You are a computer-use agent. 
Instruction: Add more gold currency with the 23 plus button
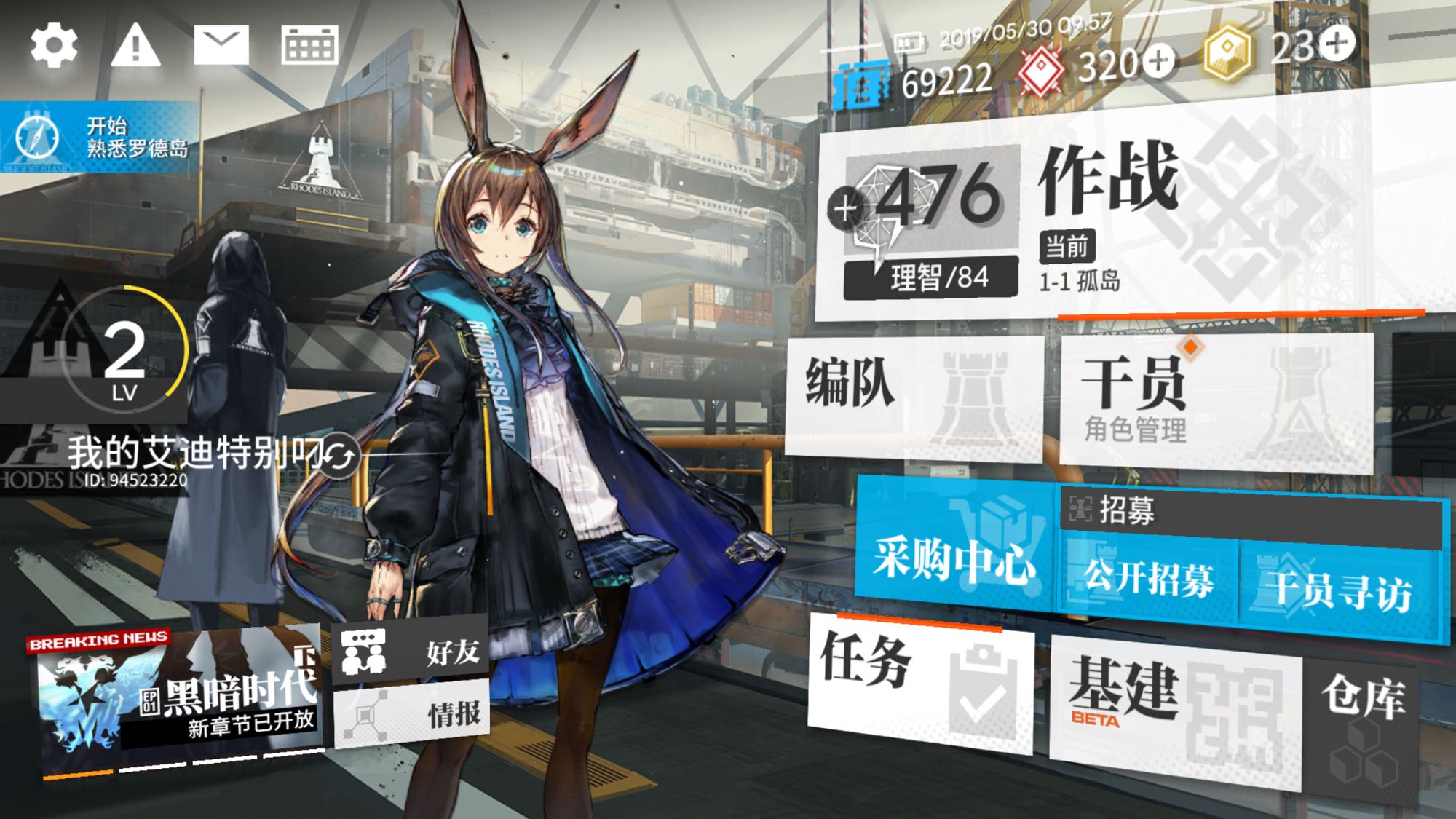coord(1337,44)
